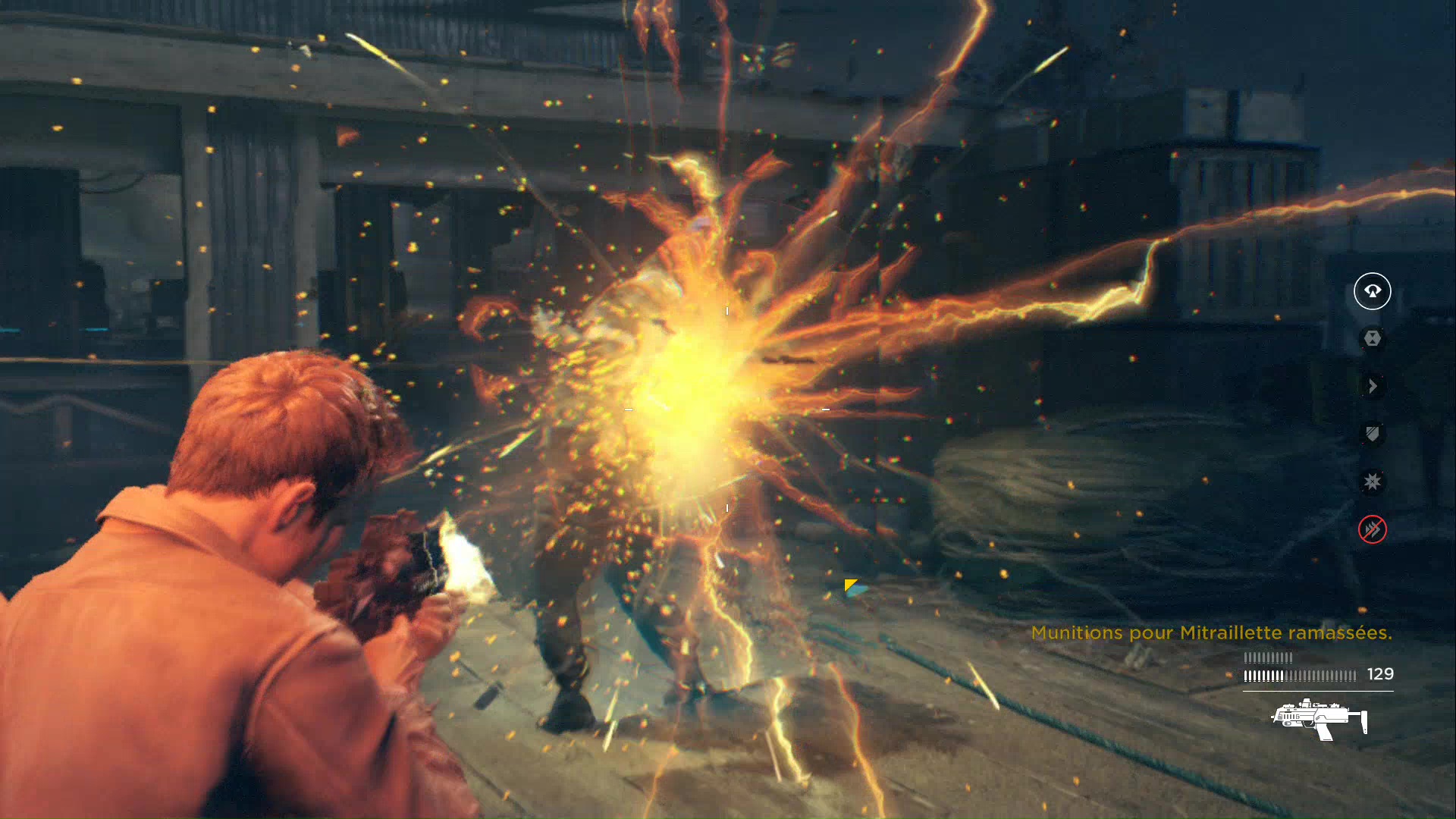
Task: Select the hourglass Time Stop ability
Action: point(1372,338)
